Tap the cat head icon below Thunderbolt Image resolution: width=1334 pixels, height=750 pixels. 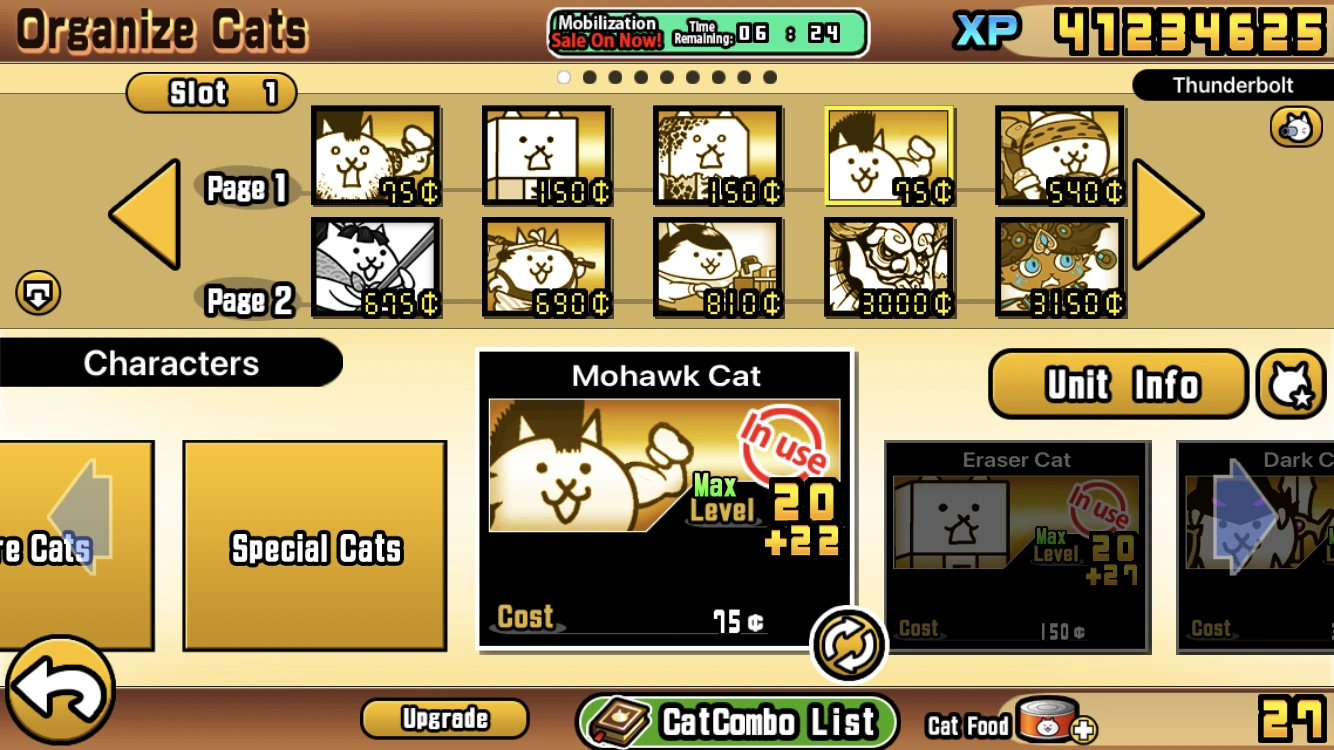1296,128
